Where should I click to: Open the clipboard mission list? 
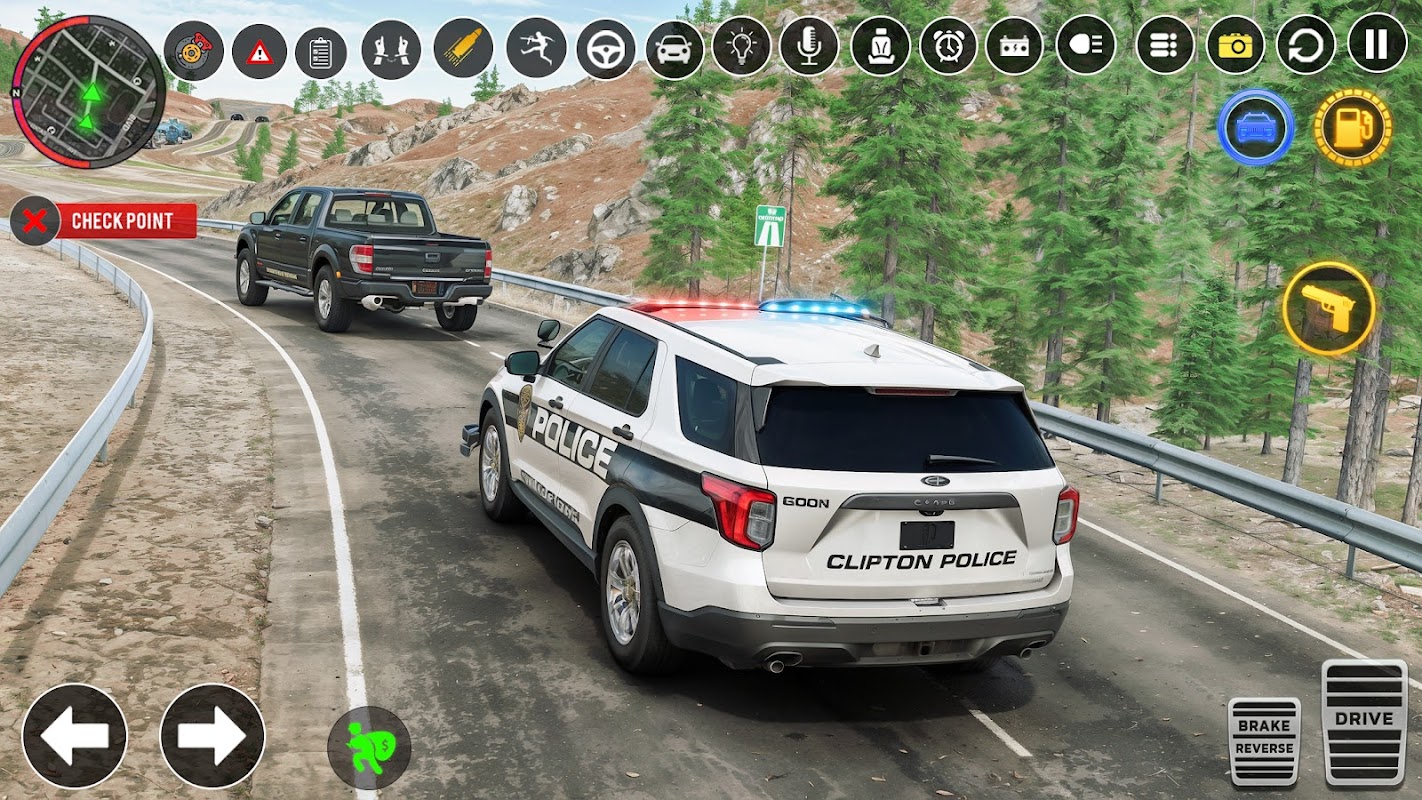coord(321,53)
